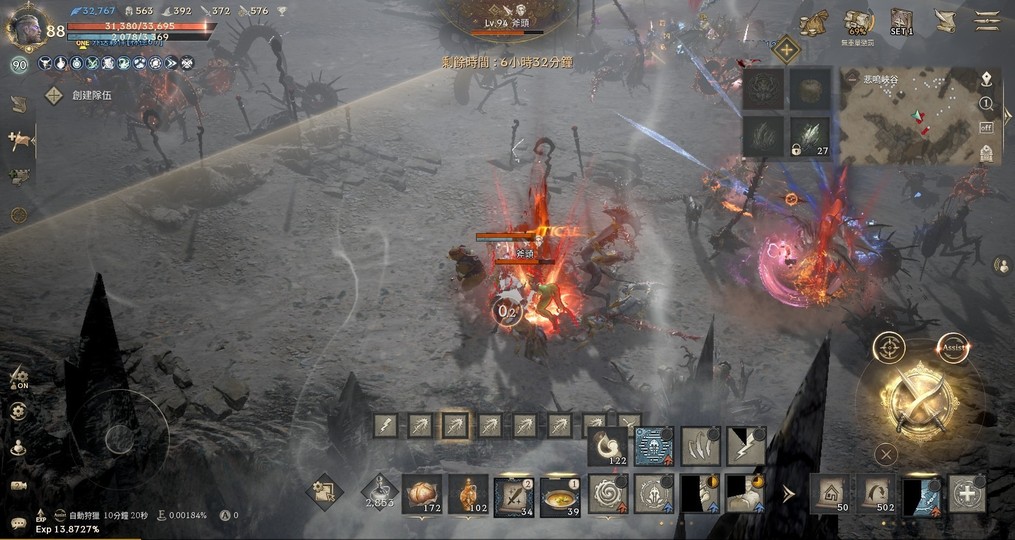Image resolution: width=1015 pixels, height=540 pixels.
Task: Switch the SET 1 equipment preset
Action: tap(901, 21)
